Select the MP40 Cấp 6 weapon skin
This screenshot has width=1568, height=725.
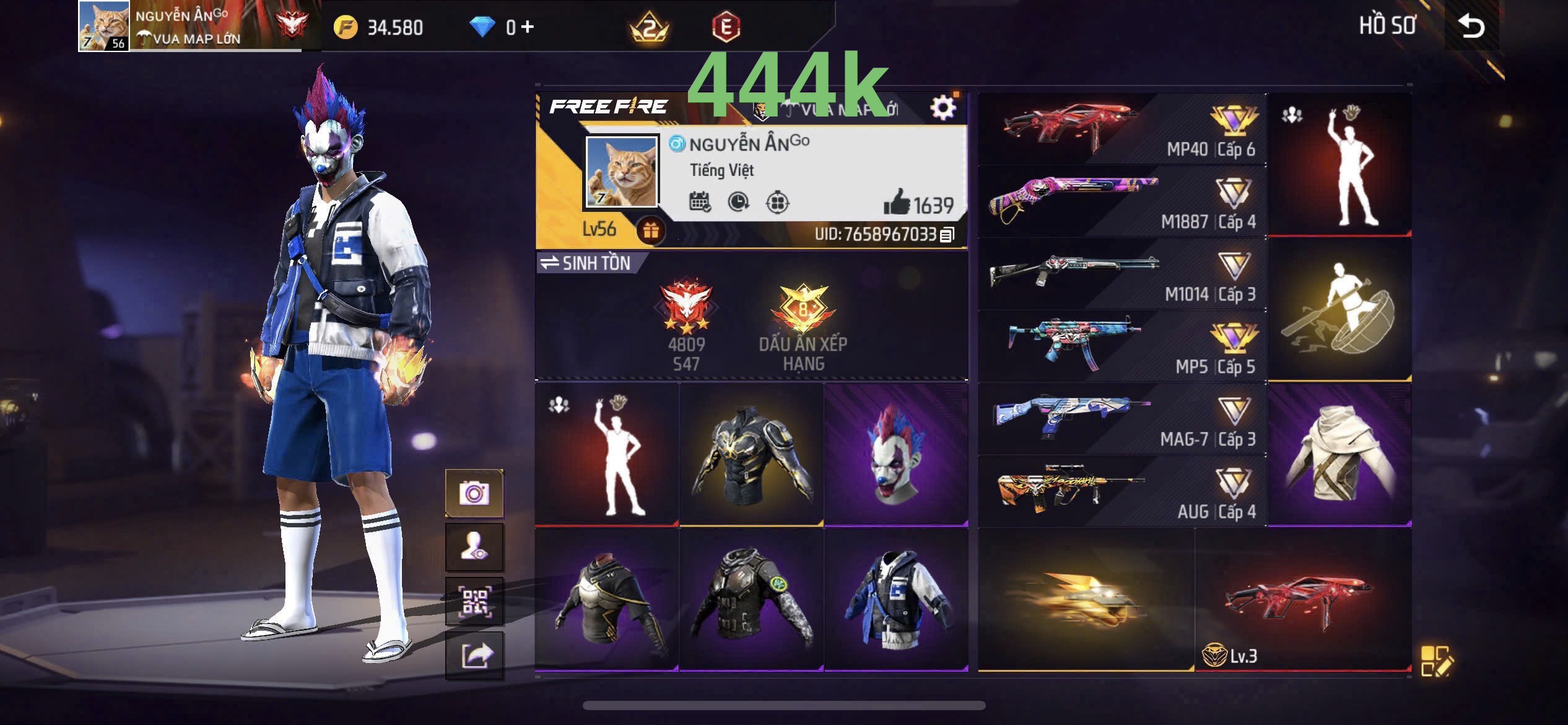point(1122,129)
